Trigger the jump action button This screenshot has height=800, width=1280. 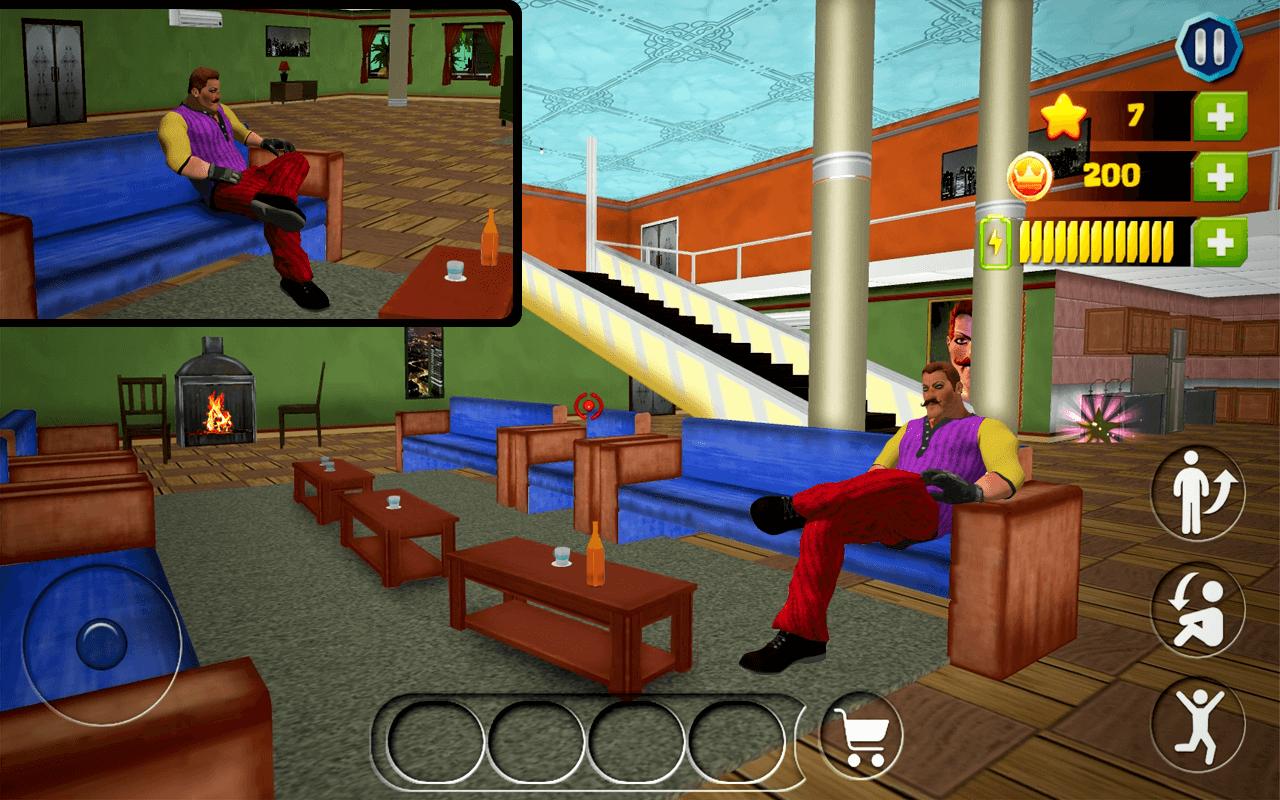1198,722
